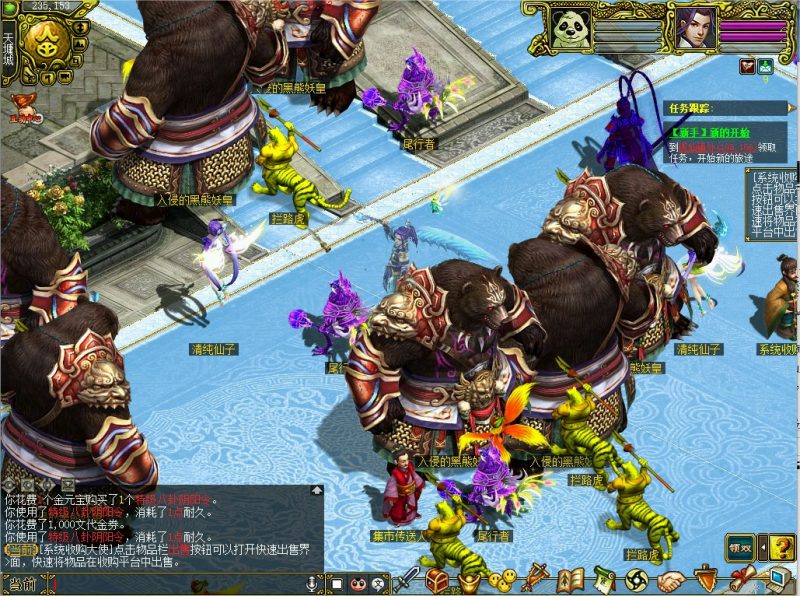The width and height of the screenshot is (800, 596).
Task: Open the treasure chest bag icon
Action: coord(437,579)
